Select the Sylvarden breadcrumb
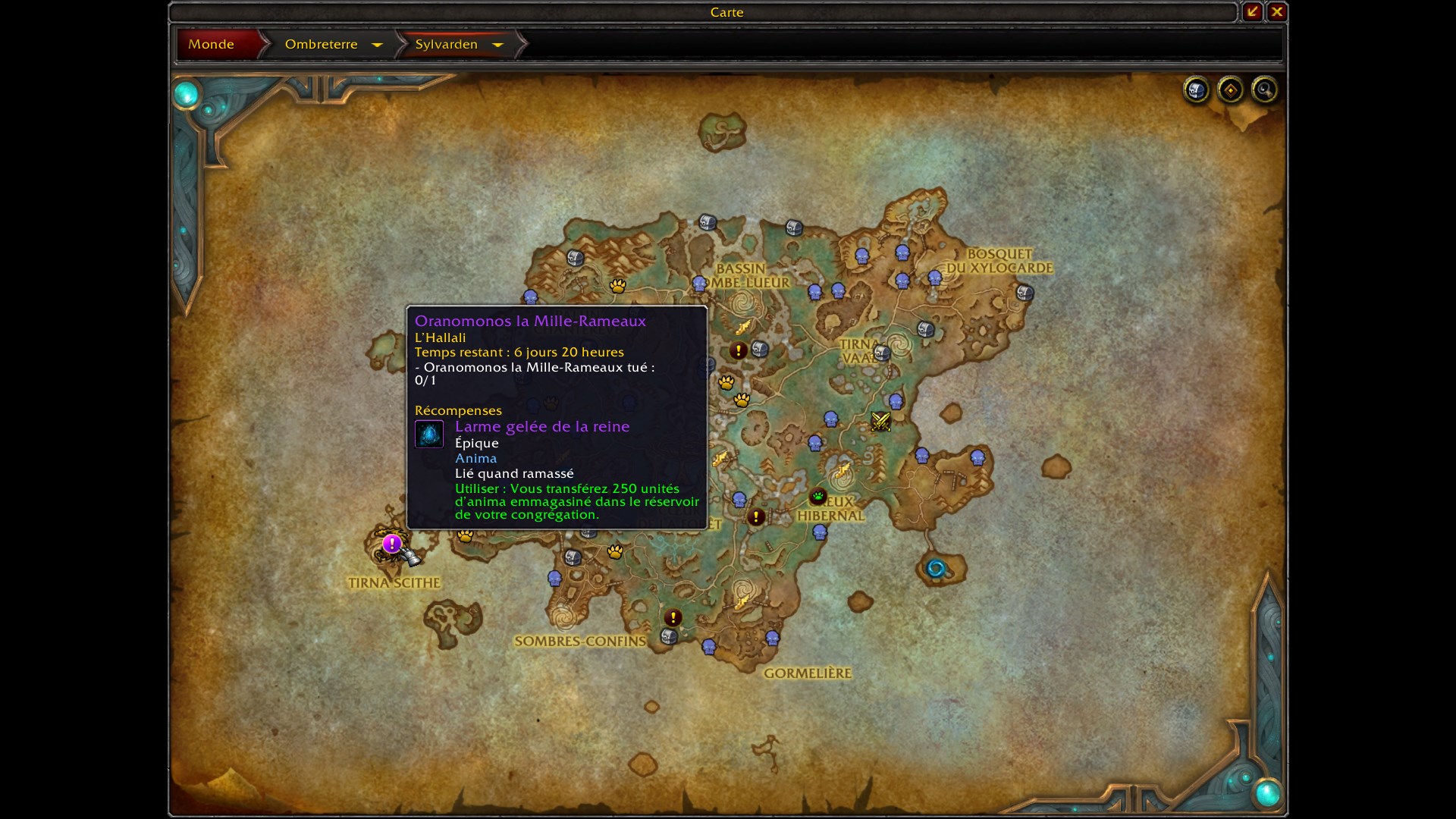 [x=446, y=44]
